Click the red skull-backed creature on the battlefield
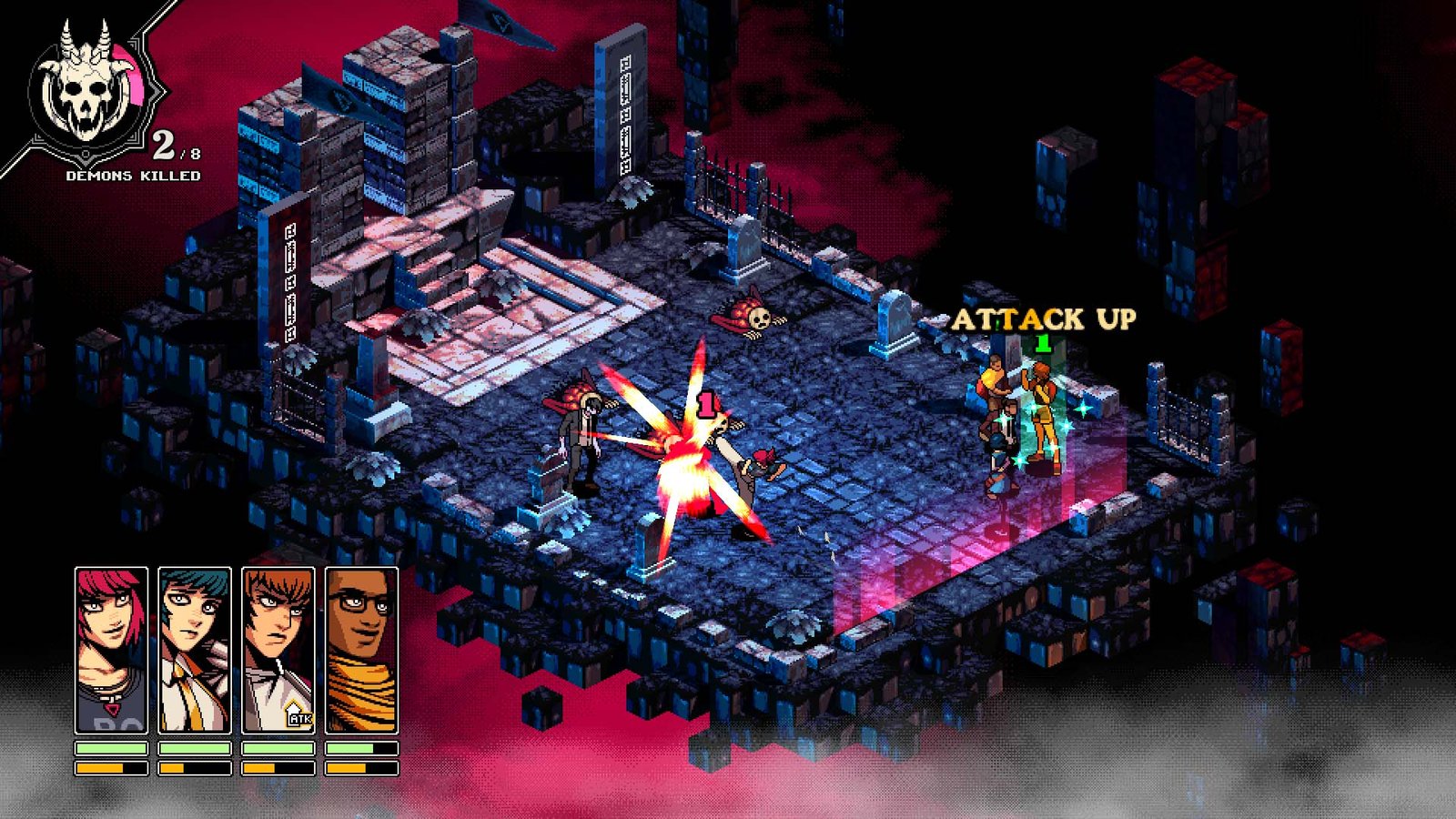Screen dimensions: 1456x819 751,316
